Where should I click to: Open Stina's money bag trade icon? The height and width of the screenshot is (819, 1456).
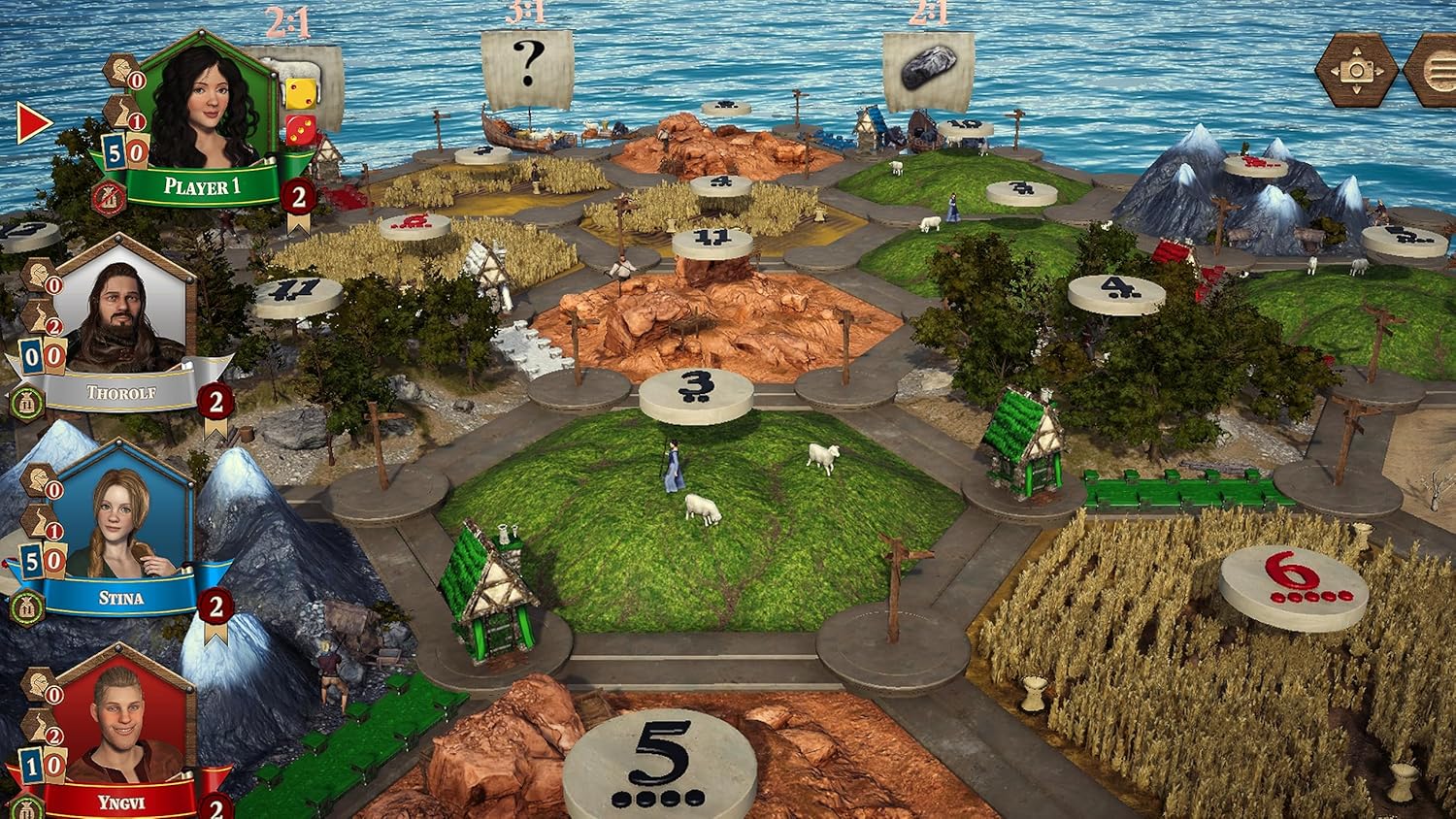coord(27,608)
